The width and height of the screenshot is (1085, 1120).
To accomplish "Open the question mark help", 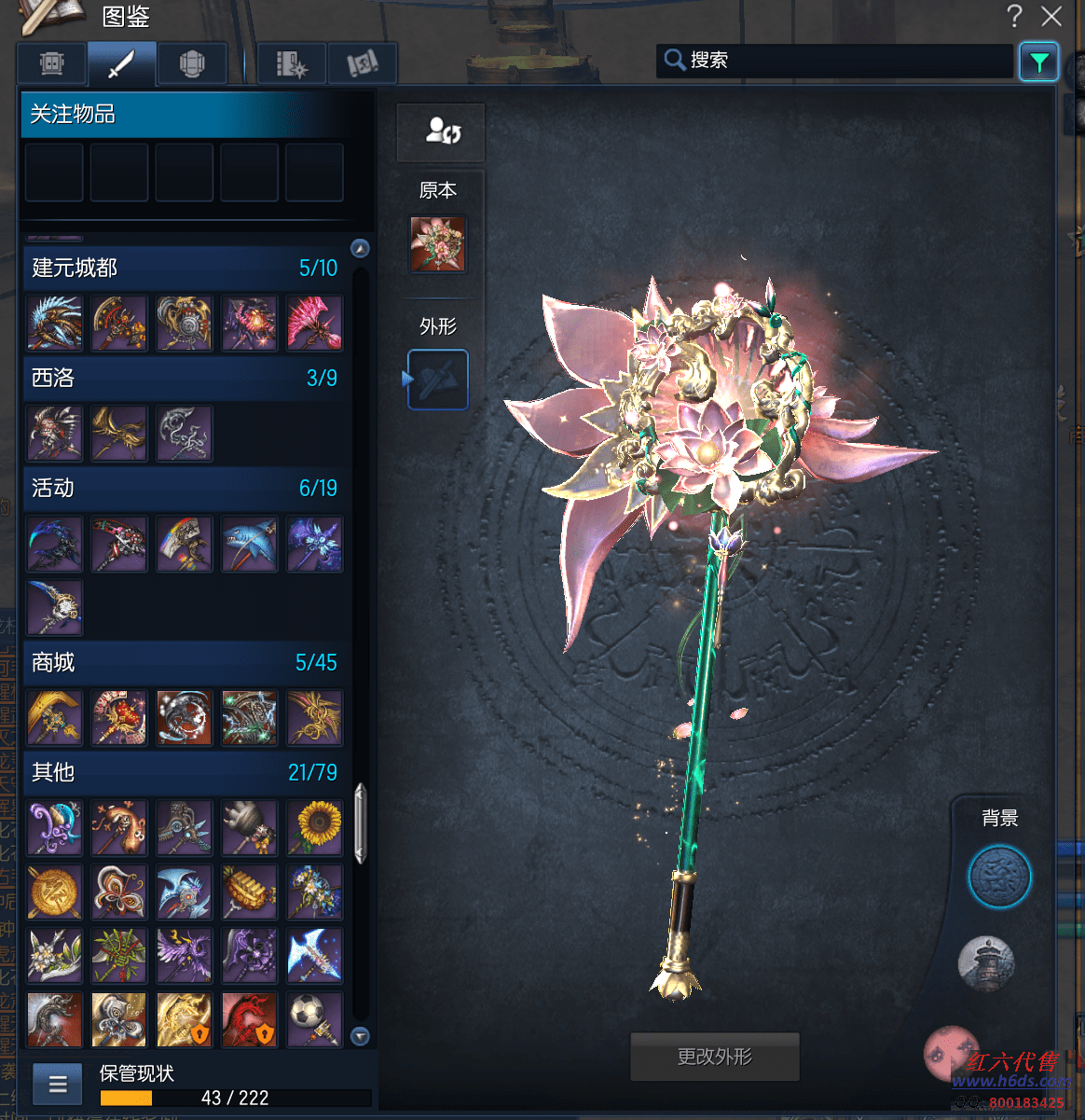I will (1014, 16).
